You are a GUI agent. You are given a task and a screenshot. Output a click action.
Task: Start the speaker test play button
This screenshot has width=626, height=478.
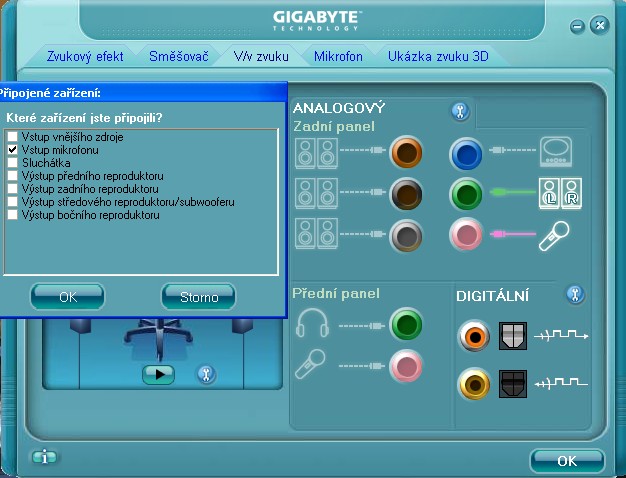[x=158, y=374]
